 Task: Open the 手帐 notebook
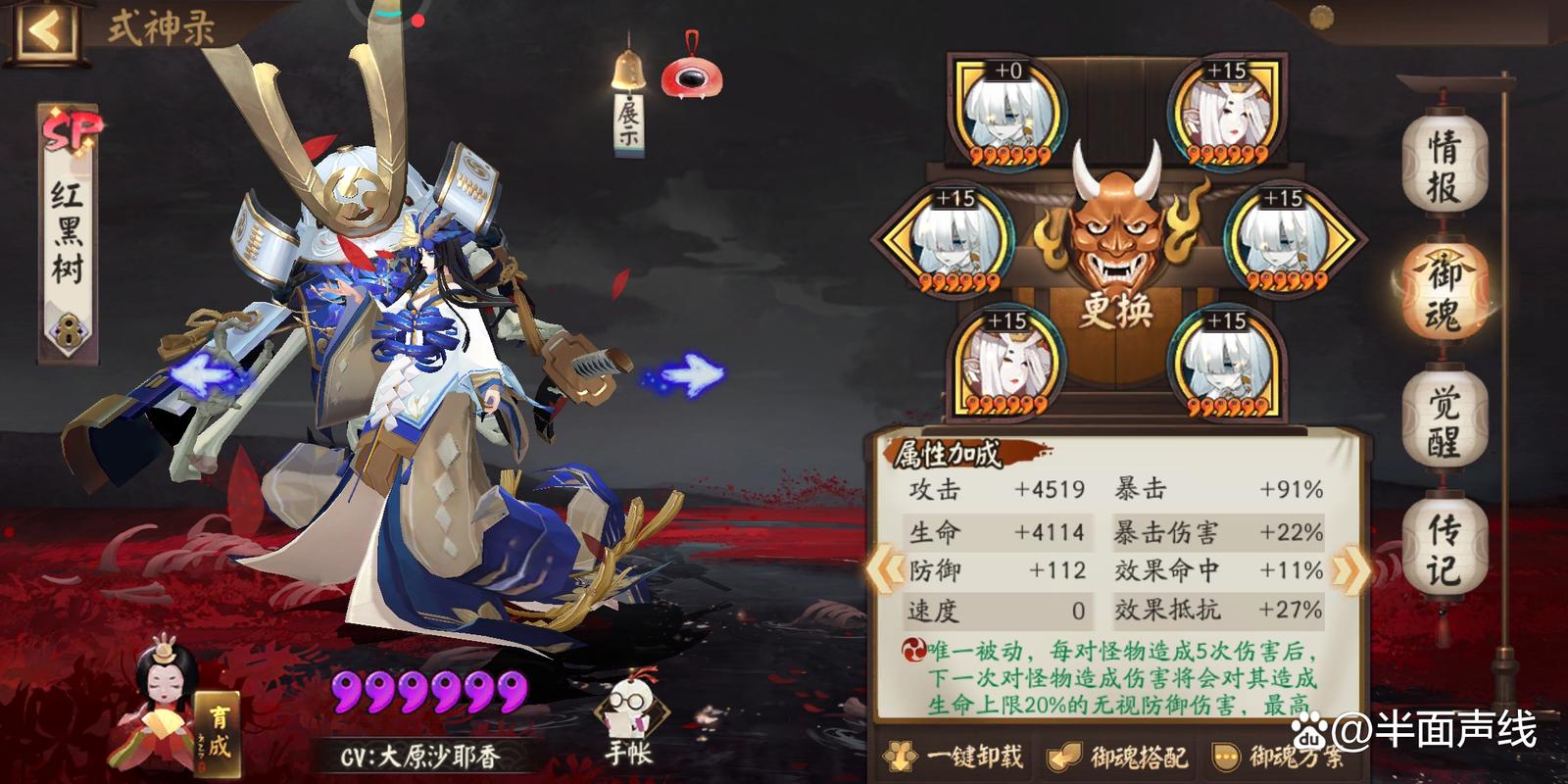click(x=633, y=707)
